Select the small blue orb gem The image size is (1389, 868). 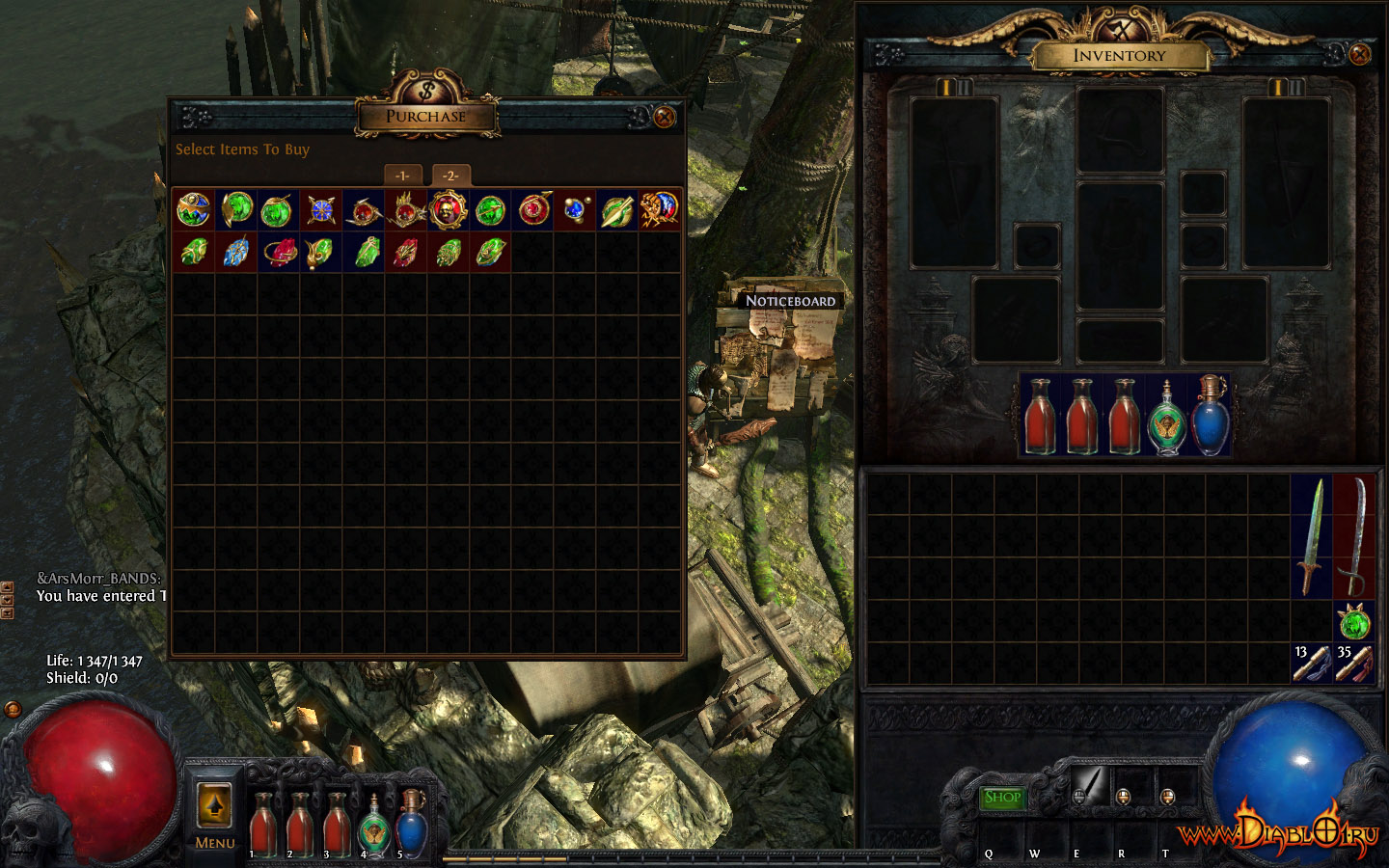click(x=575, y=209)
